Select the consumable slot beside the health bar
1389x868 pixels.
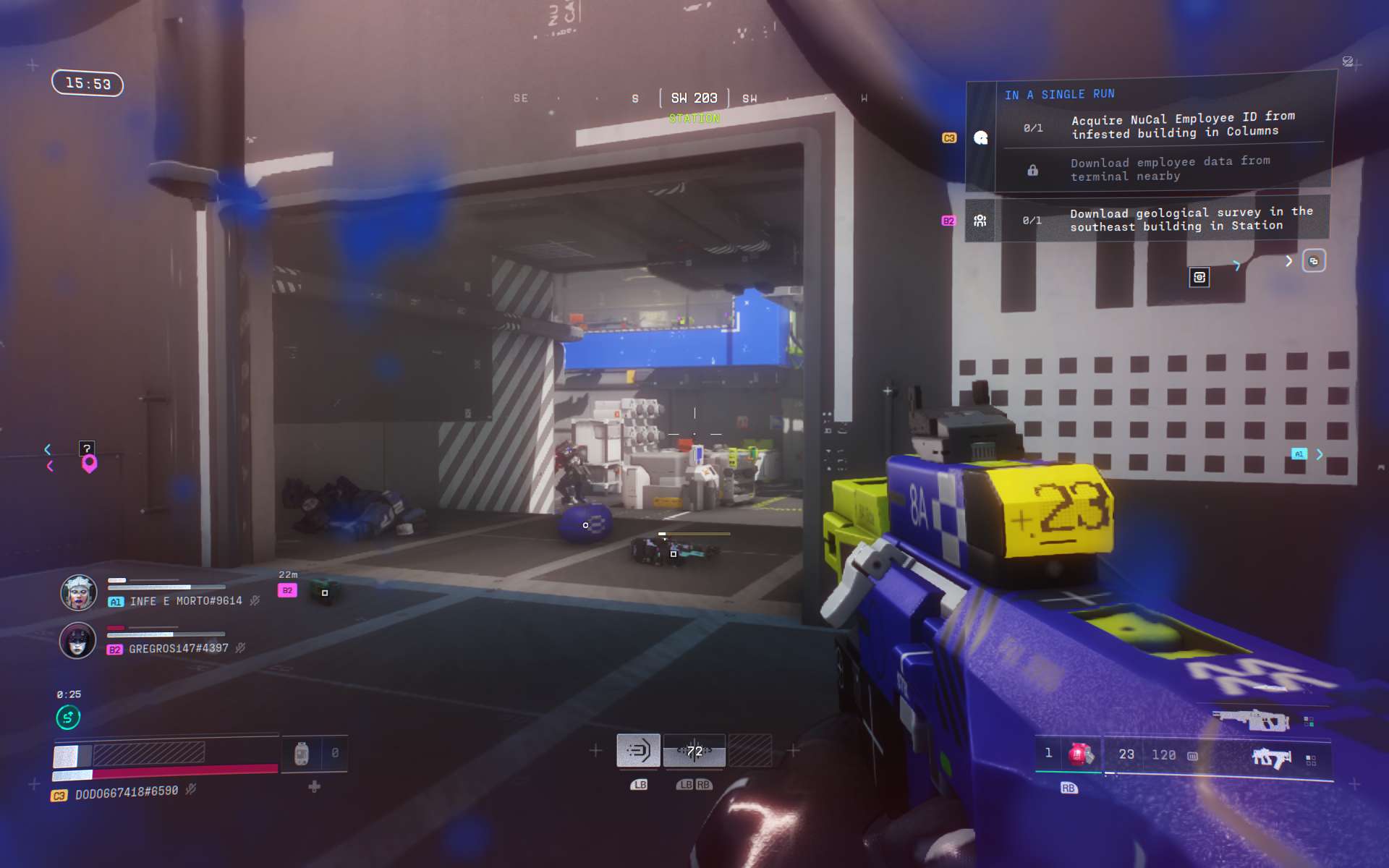click(x=302, y=754)
